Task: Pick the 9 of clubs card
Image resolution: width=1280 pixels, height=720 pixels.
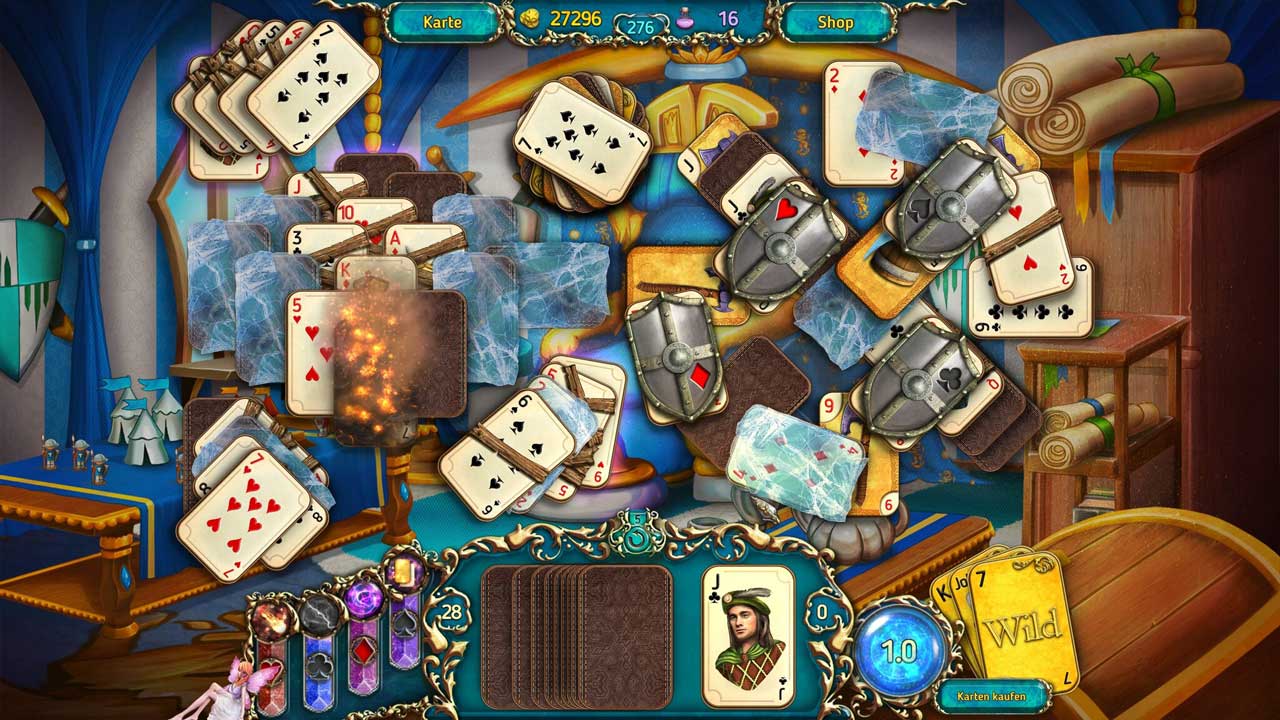Action: coord(1030,298)
